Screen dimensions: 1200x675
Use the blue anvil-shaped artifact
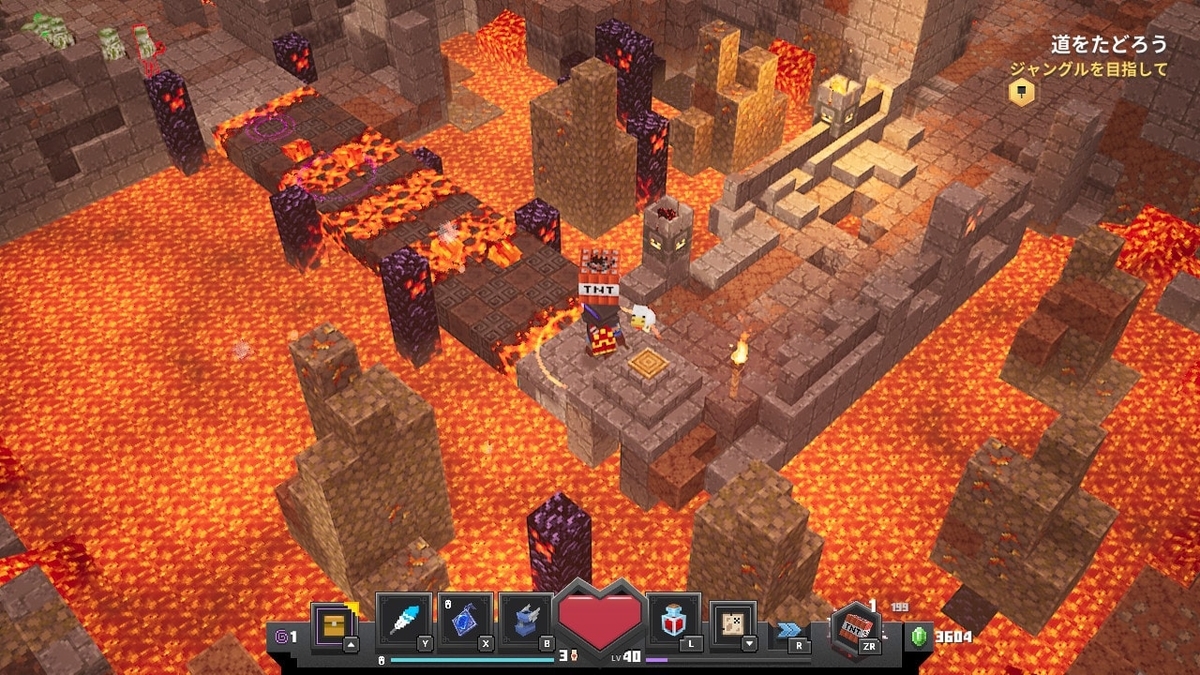(x=526, y=620)
